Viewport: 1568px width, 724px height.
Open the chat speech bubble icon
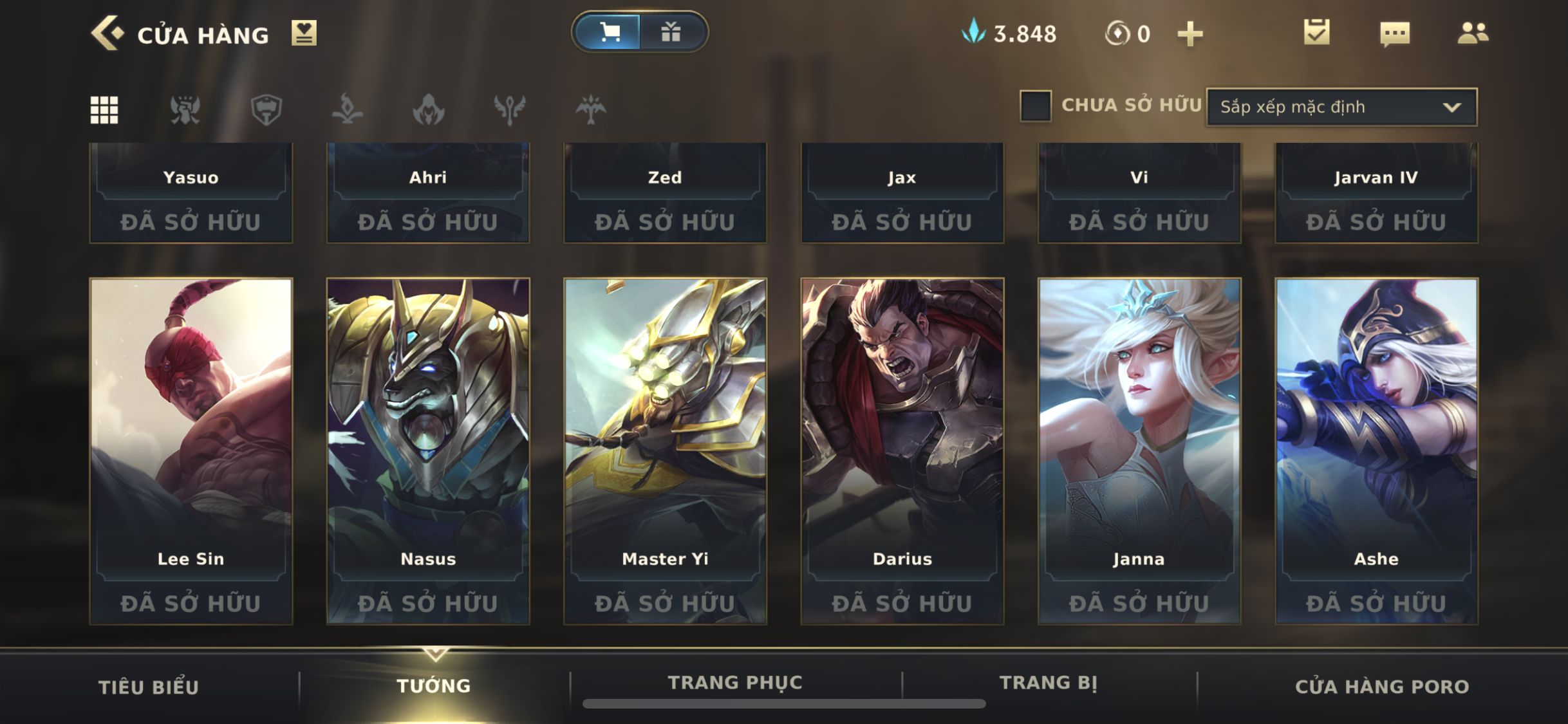point(1395,33)
